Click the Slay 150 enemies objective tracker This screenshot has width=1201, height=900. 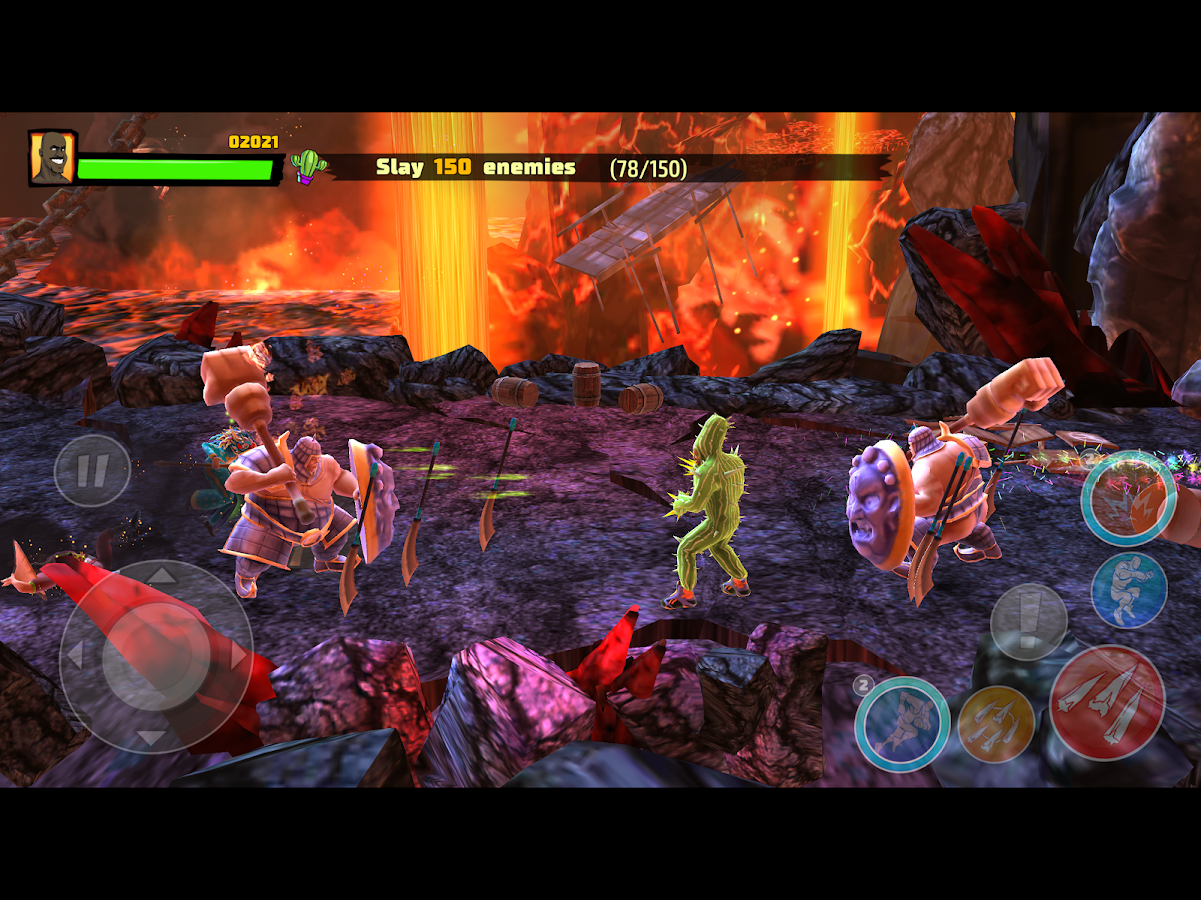pyautogui.click(x=530, y=168)
